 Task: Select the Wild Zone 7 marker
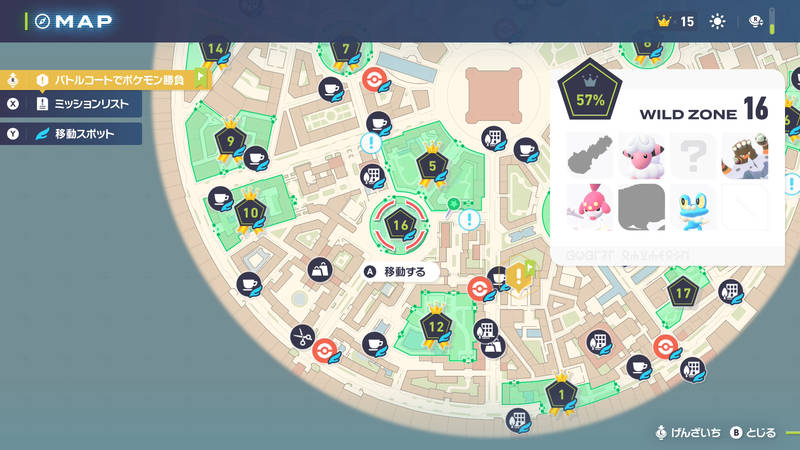(346, 50)
